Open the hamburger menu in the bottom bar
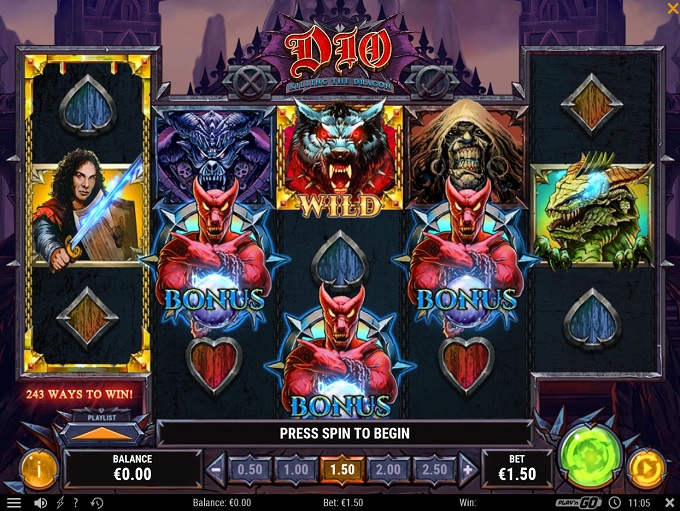Viewport: 680px width, 511px height. click(13, 503)
